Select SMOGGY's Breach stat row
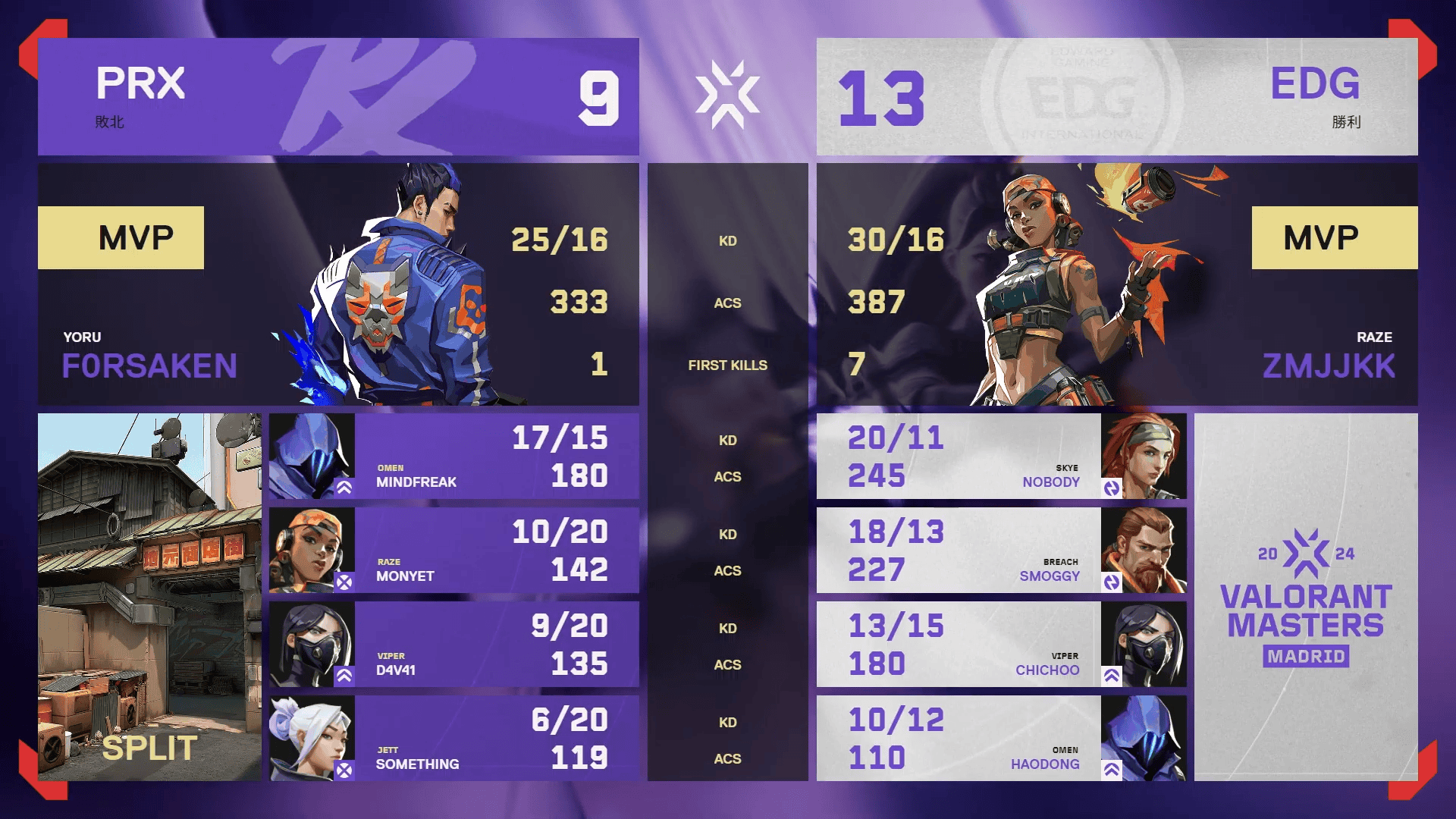The height and width of the screenshot is (819, 1456). tap(1001, 551)
